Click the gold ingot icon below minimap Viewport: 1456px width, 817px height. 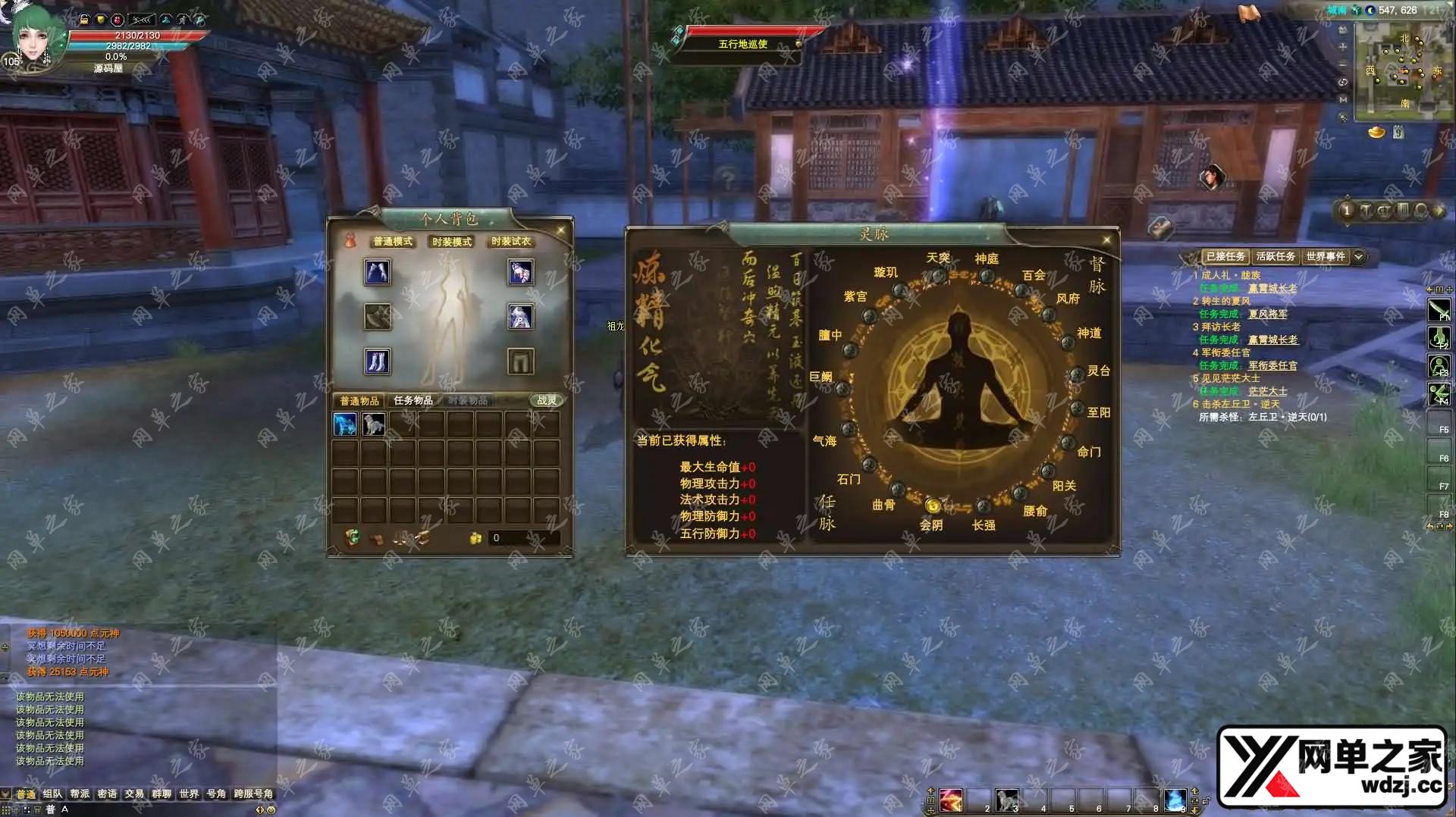1376,133
